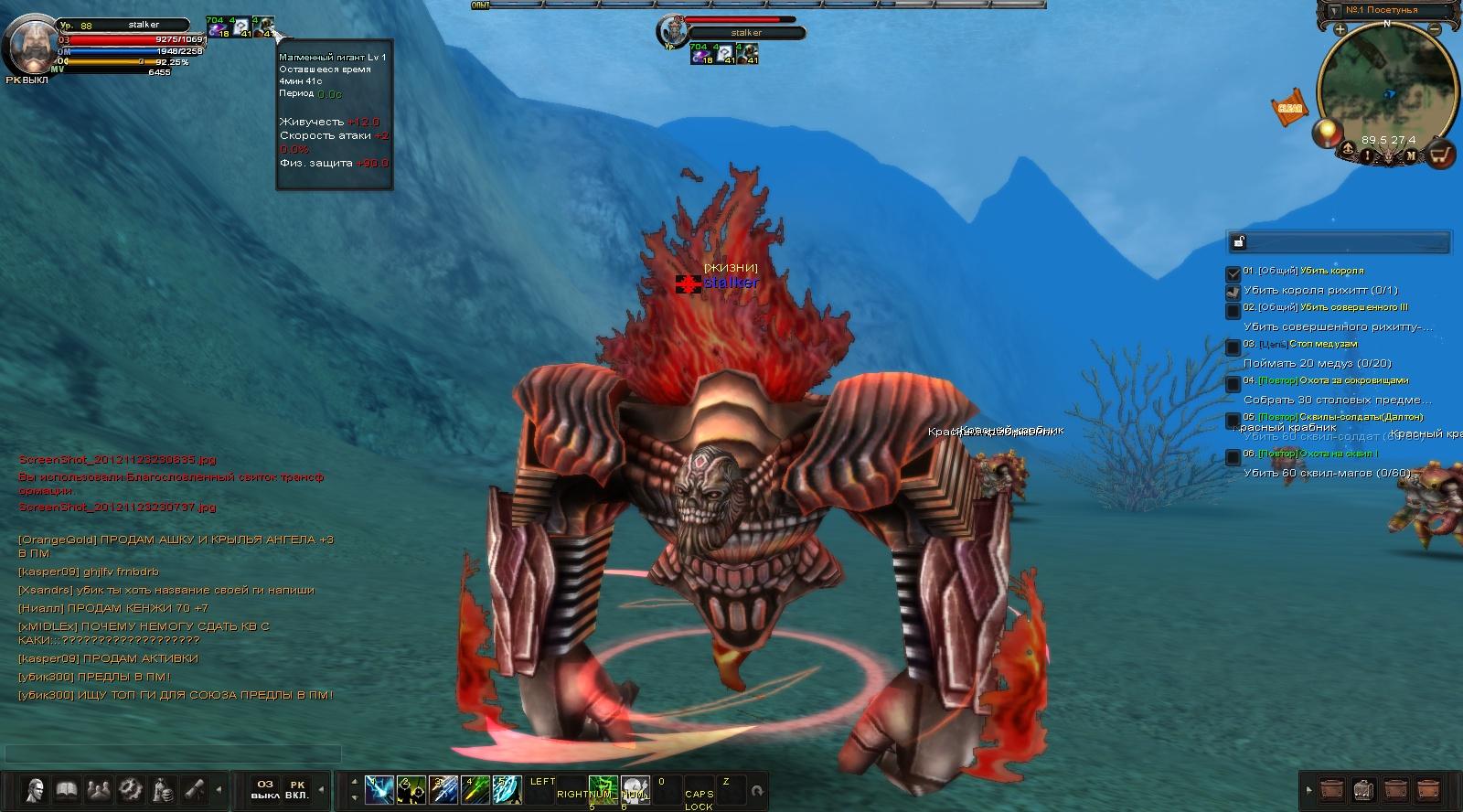Open the gear settings icon
This screenshot has width=1463, height=812.
click(x=130, y=789)
